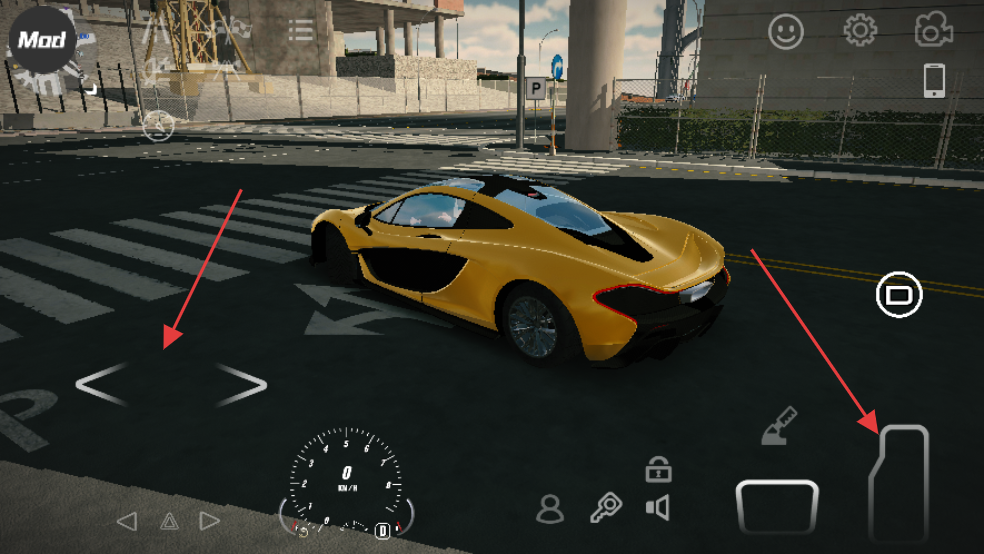
Task: Open the three-line list menu
Action: point(301,30)
